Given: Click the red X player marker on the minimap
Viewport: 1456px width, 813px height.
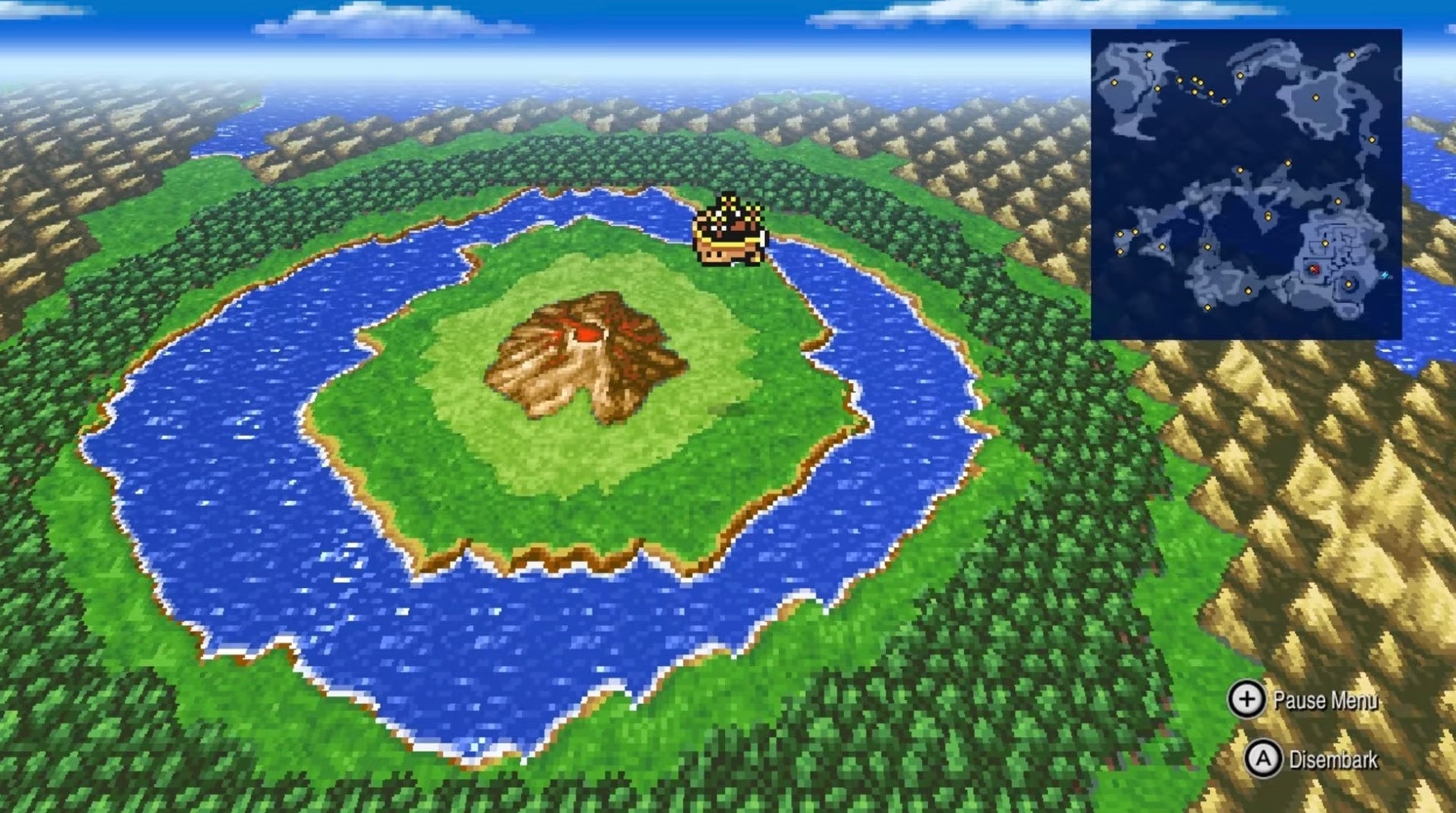Looking at the screenshot, I should tap(1312, 270).
